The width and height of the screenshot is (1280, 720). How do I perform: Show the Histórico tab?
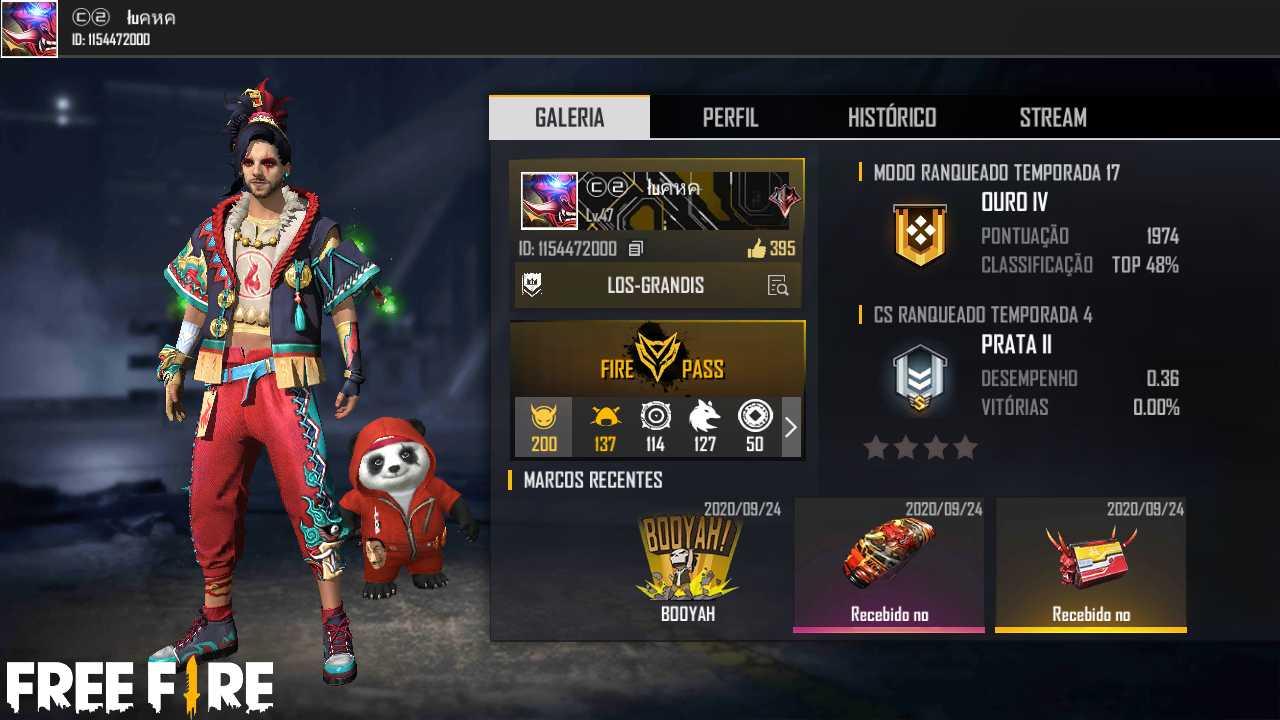891,117
